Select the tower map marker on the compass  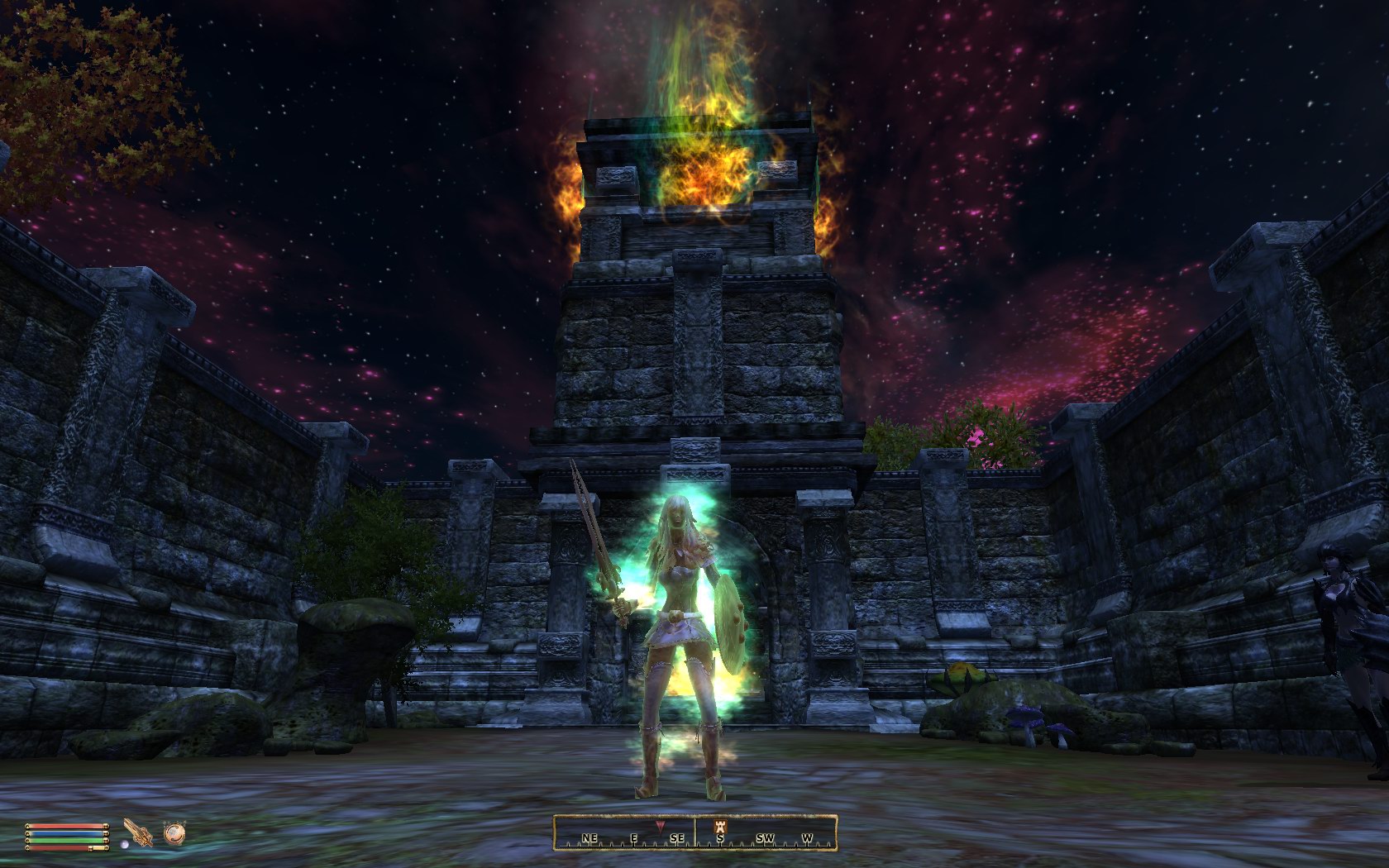(x=720, y=827)
